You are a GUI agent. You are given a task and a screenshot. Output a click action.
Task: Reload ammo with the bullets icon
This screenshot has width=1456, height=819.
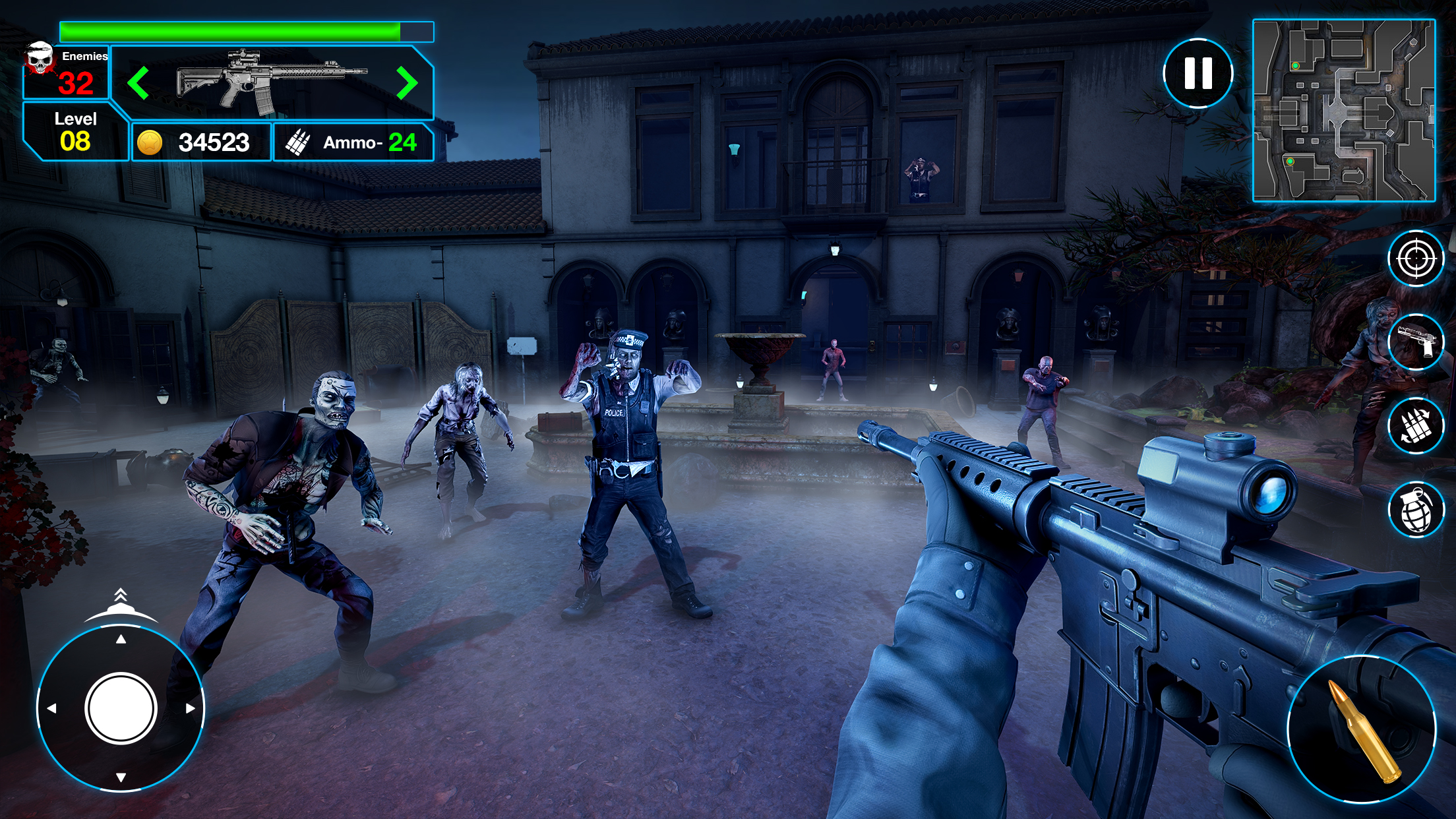point(1415,426)
